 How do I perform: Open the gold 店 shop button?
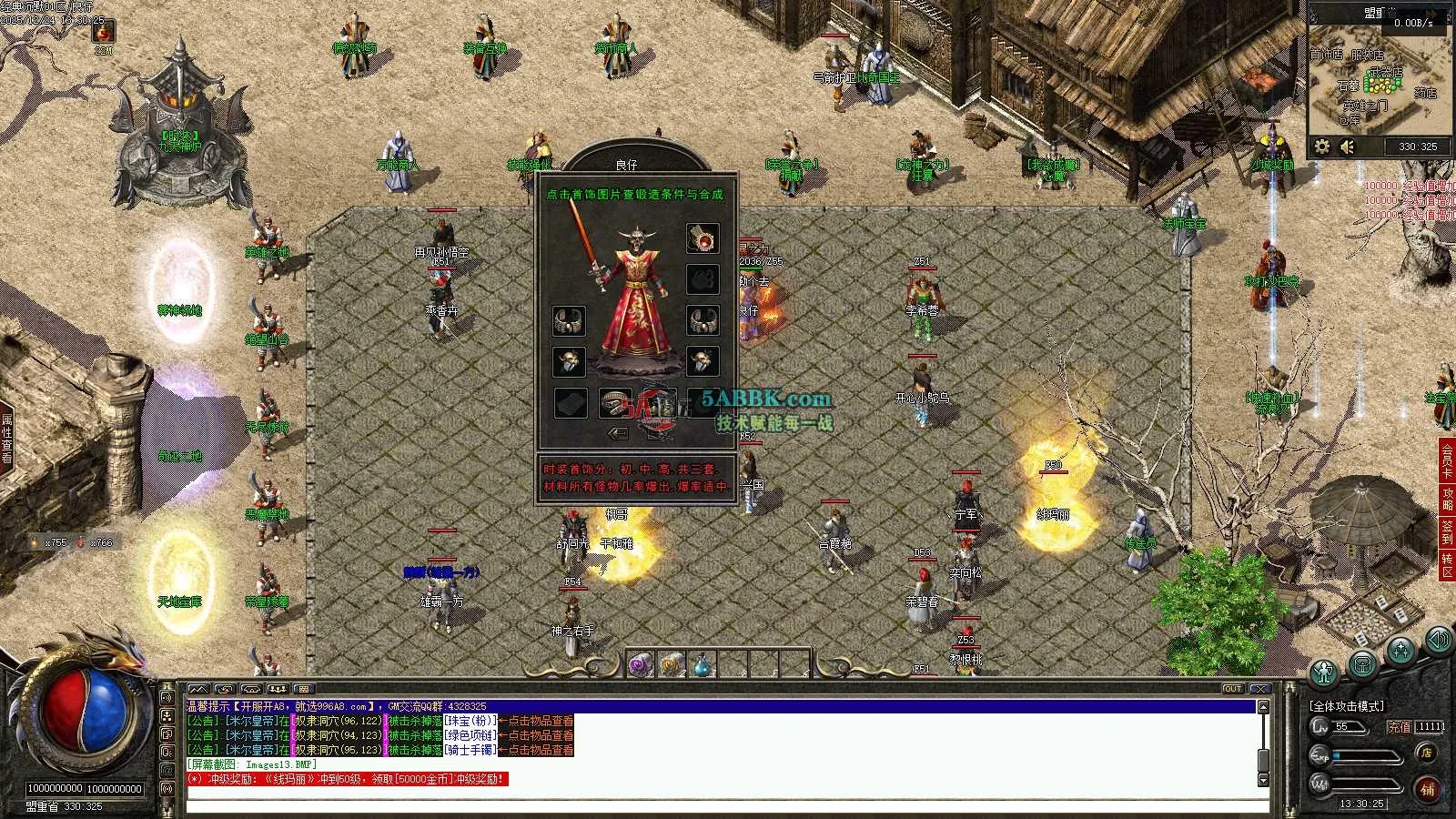1427,753
